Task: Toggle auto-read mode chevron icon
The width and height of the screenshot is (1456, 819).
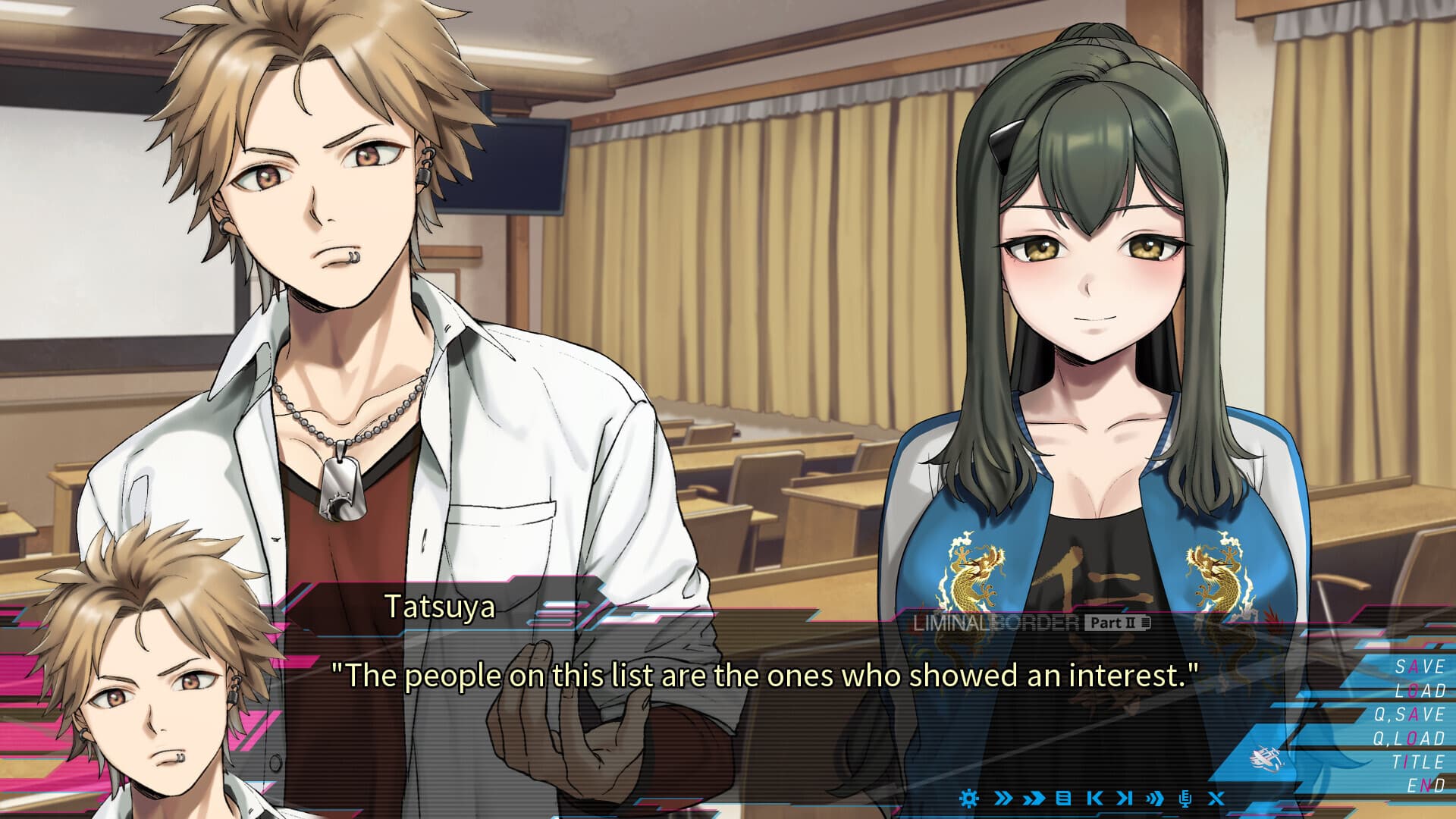Action: [x=1154, y=798]
